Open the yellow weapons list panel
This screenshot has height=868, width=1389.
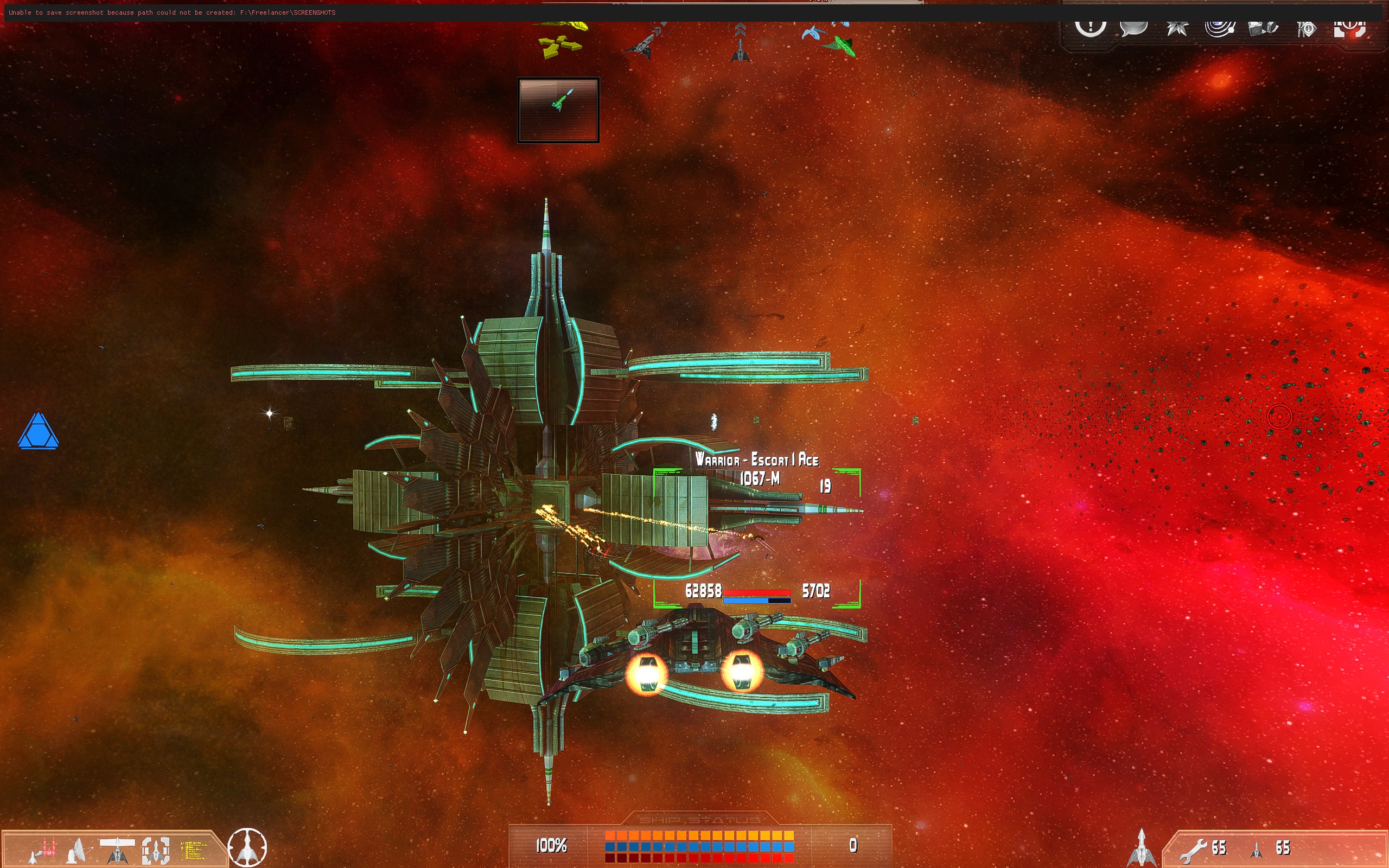click(194, 850)
